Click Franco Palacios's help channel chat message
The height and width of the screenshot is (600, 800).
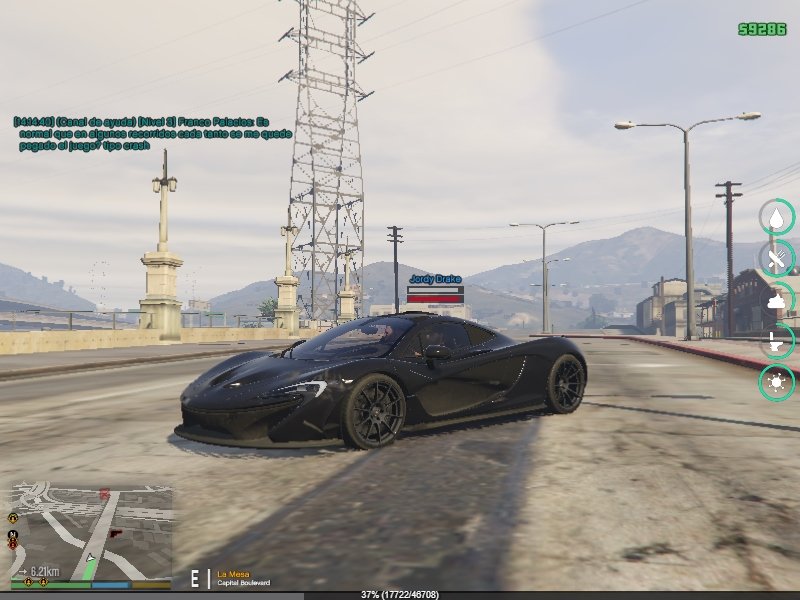tap(152, 133)
